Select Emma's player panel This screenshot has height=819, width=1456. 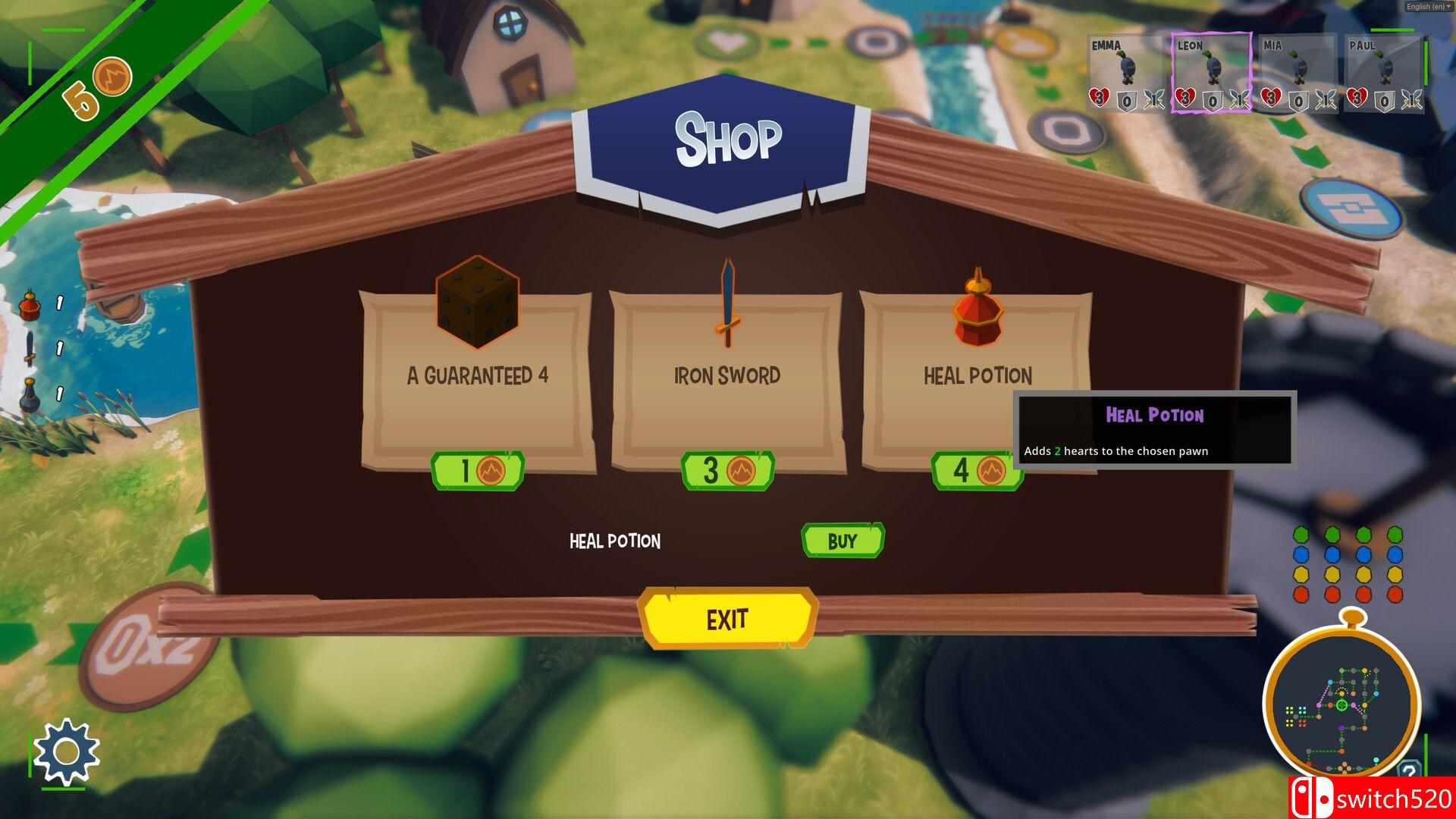(1125, 74)
